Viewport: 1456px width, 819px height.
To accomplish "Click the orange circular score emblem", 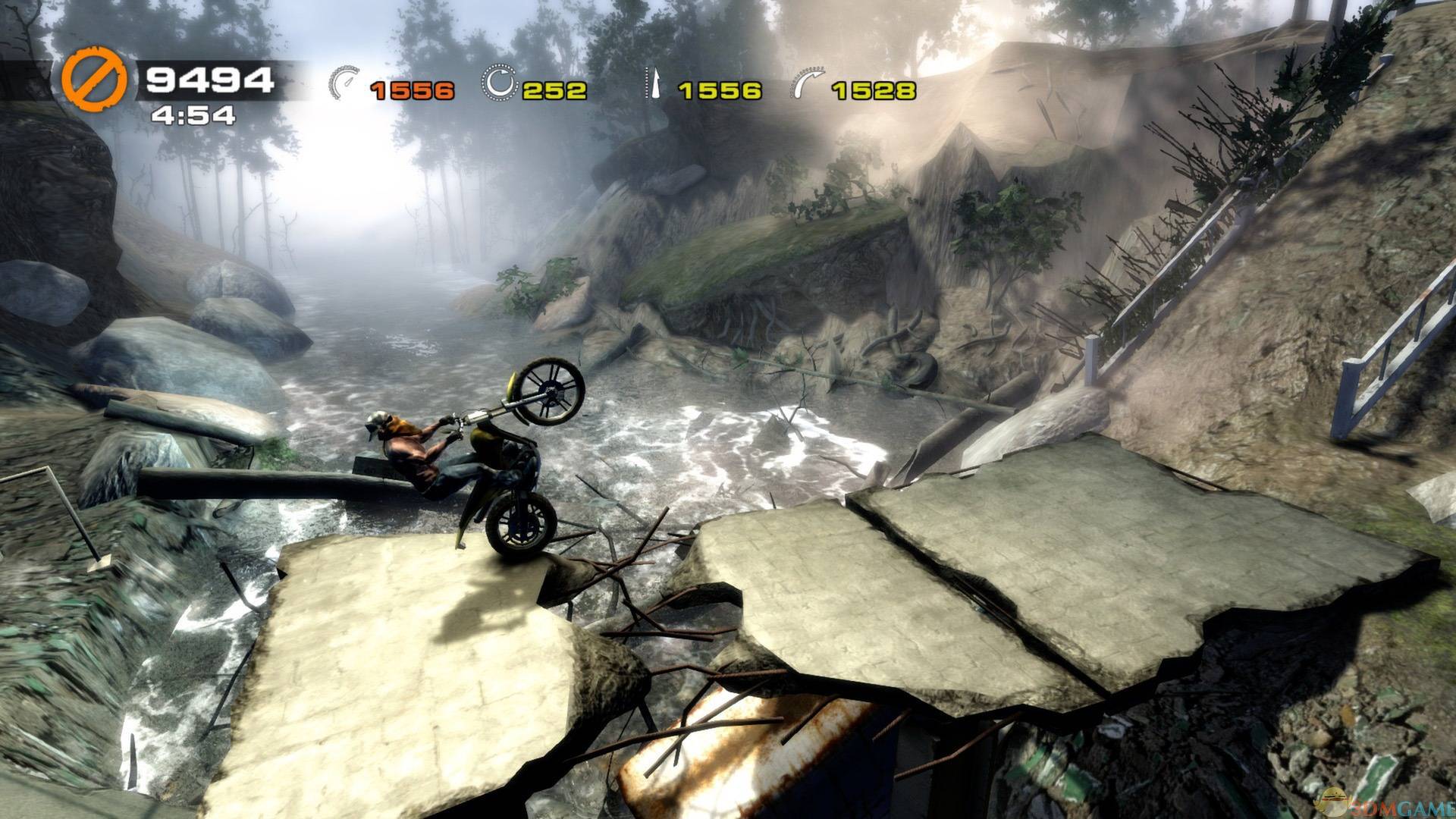I will coord(93,81).
